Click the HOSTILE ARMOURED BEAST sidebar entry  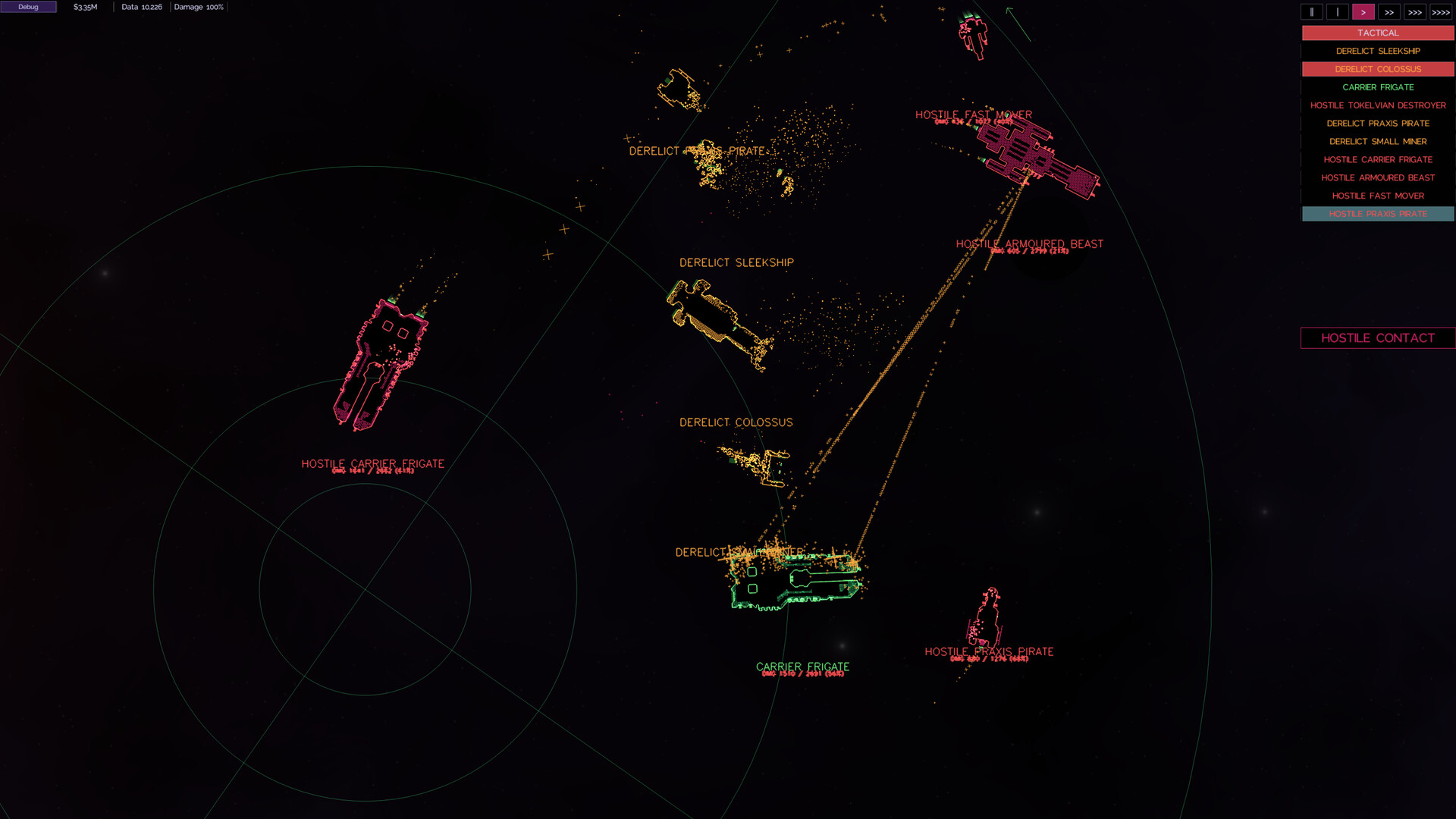coord(1377,177)
